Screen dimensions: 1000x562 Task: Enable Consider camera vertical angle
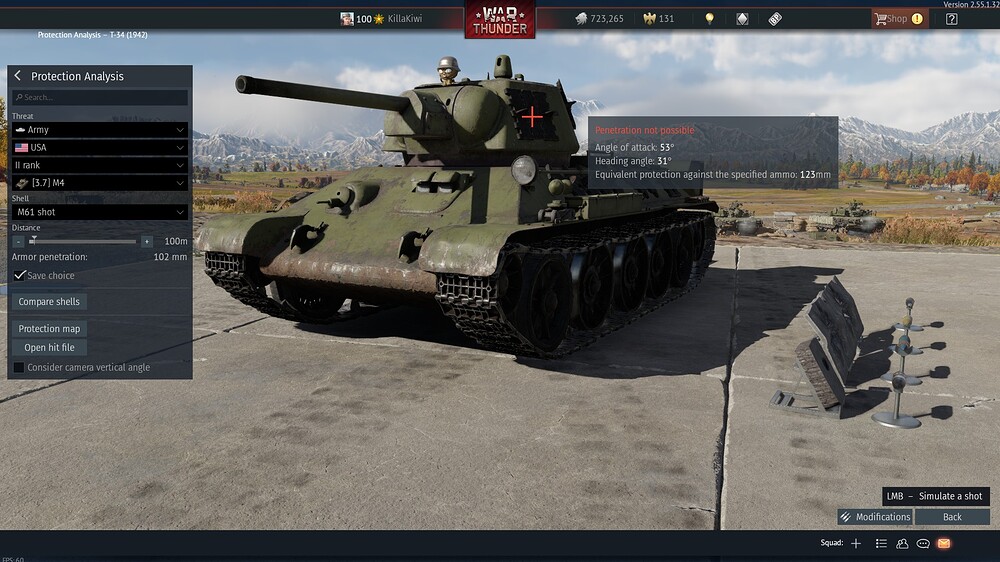coord(19,368)
